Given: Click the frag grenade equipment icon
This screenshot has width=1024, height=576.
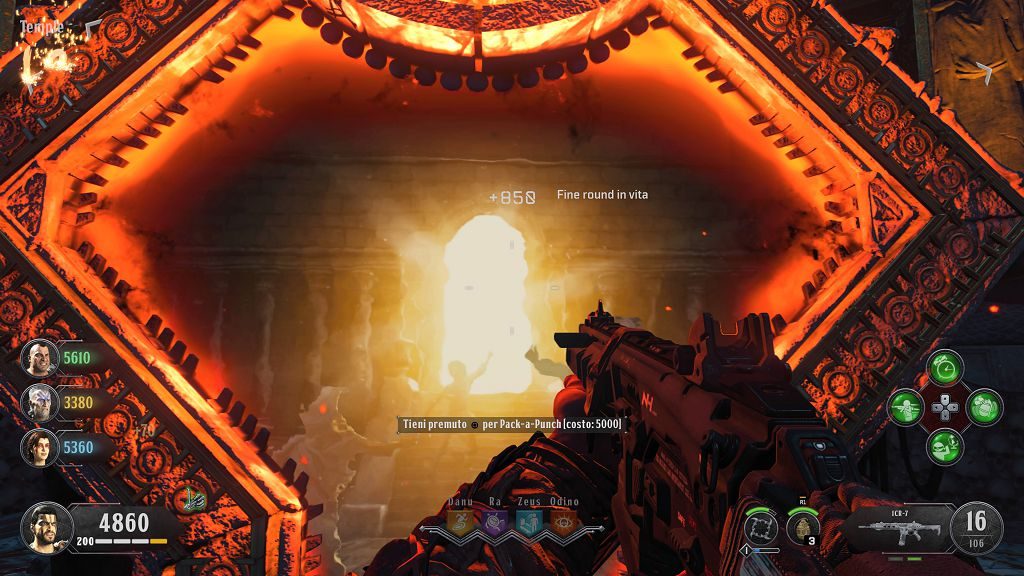Looking at the screenshot, I should [x=802, y=525].
